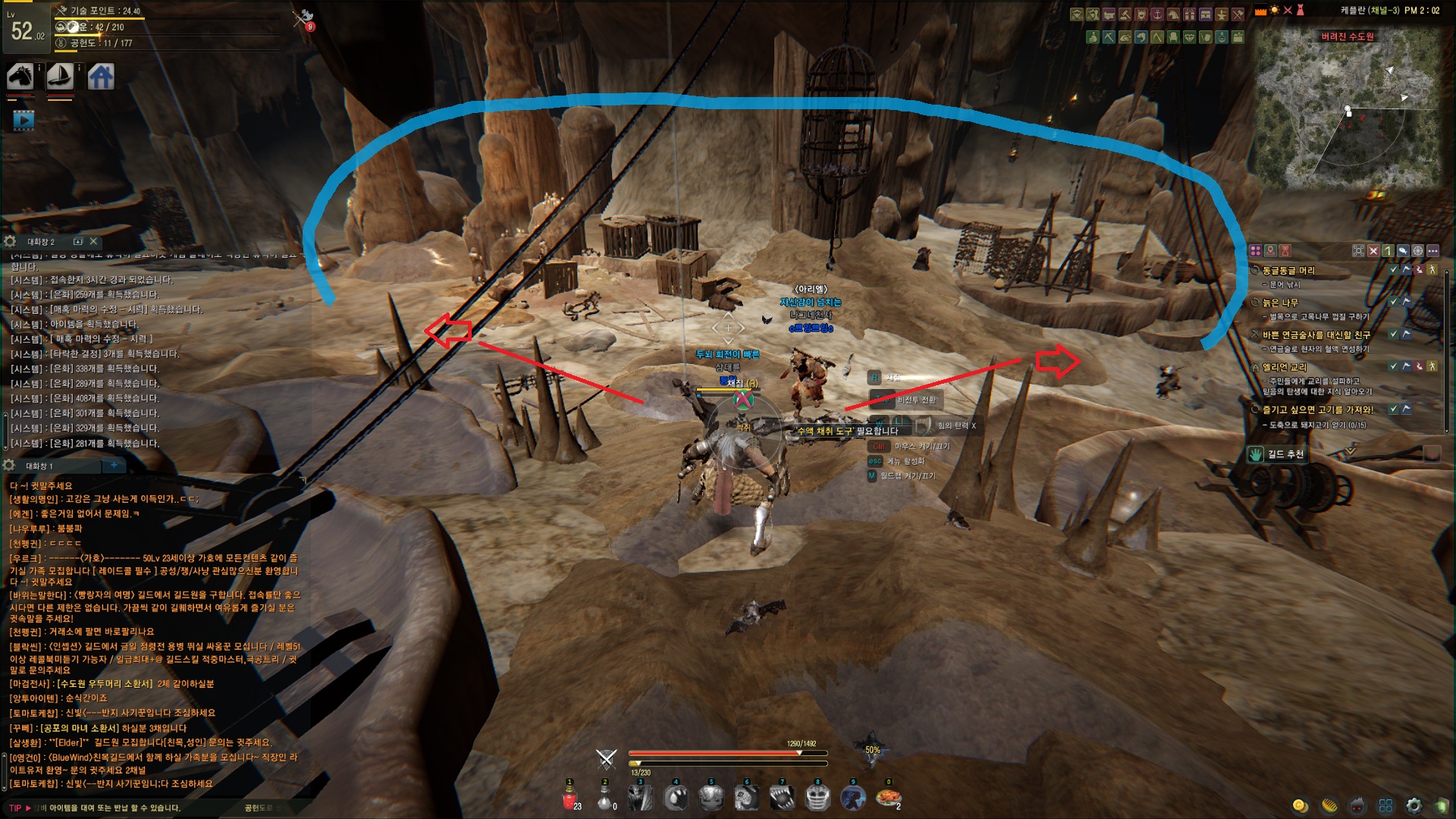
Task: Use the roast food hotbar slot
Action: pyautogui.click(x=888, y=798)
